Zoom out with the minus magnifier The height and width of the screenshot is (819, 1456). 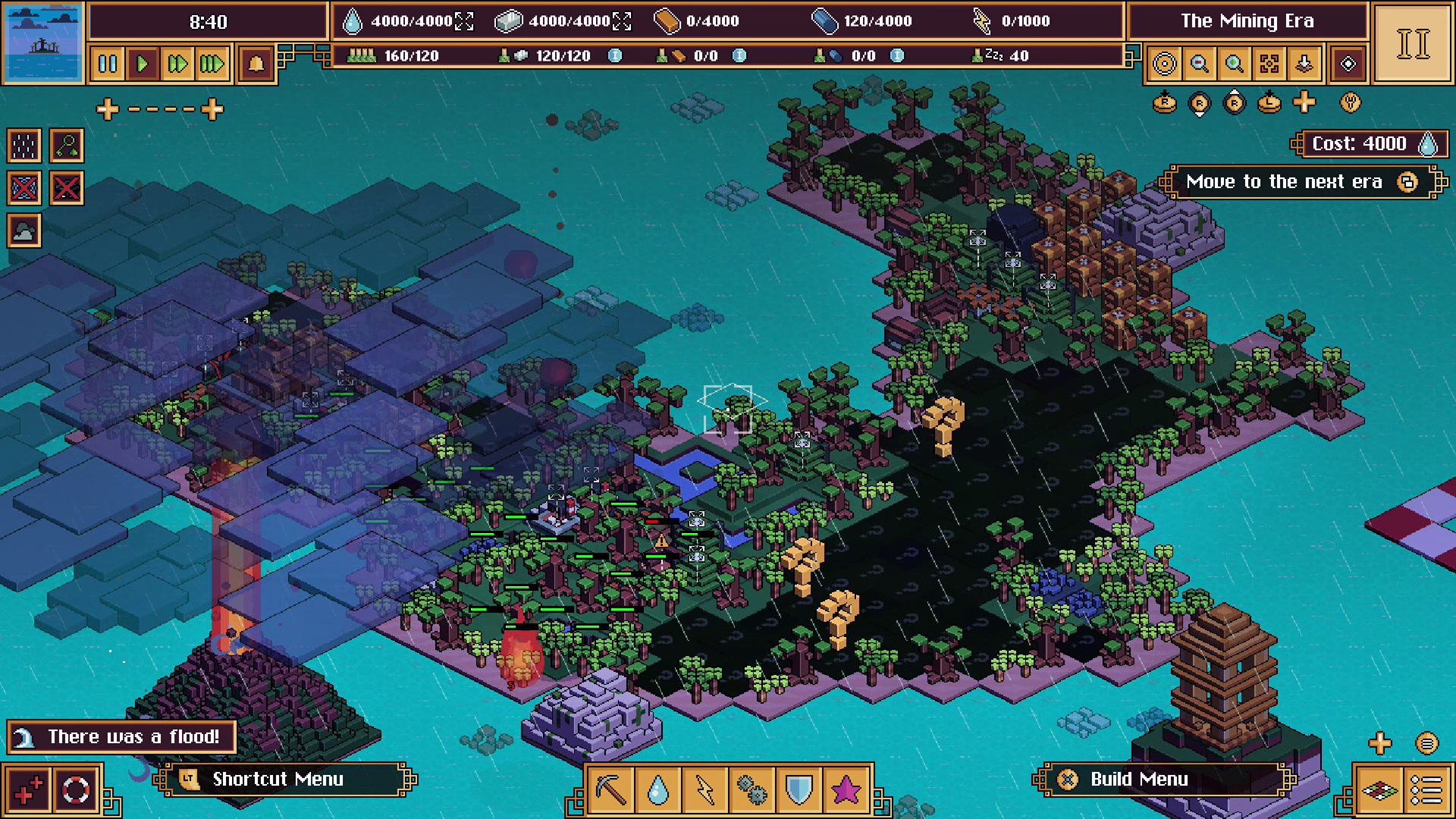click(x=1200, y=64)
